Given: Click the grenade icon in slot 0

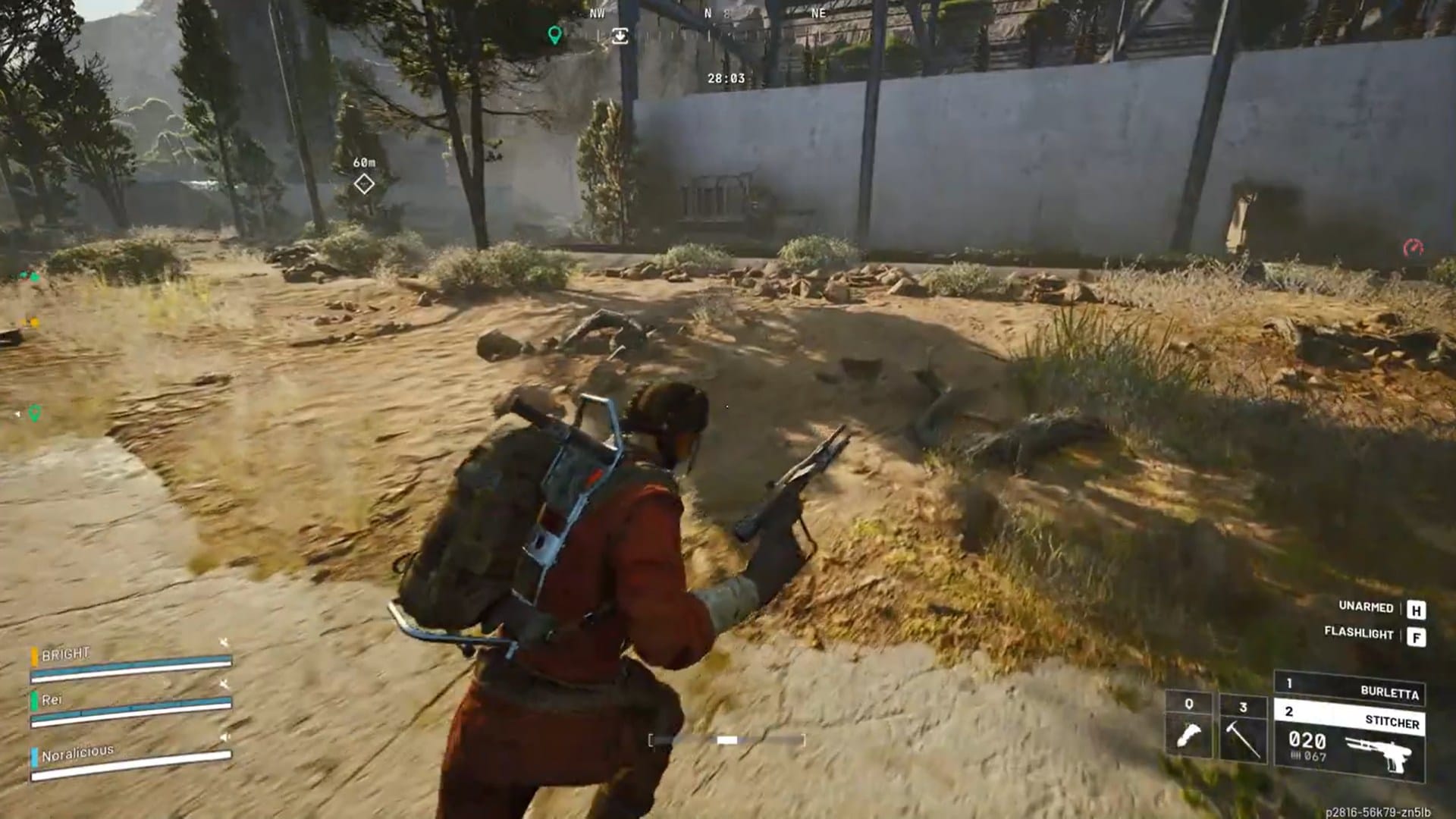Looking at the screenshot, I should (x=1189, y=736).
